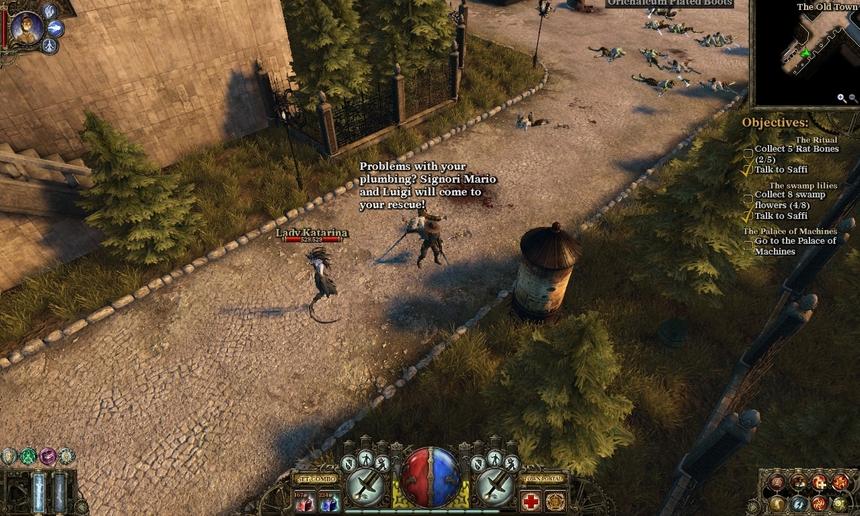Select The Palace of Machines objective

coord(790,232)
